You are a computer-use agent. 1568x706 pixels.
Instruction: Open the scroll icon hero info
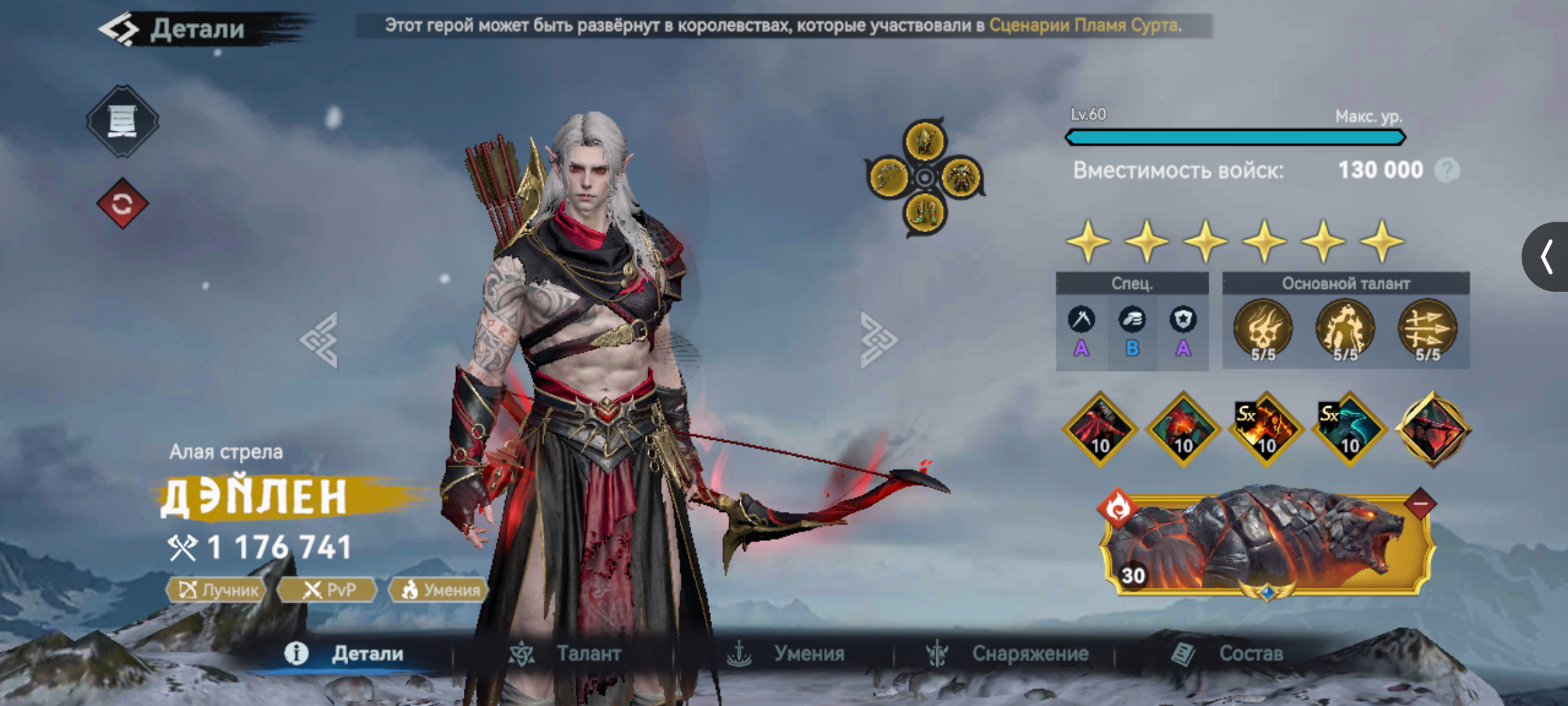click(122, 121)
